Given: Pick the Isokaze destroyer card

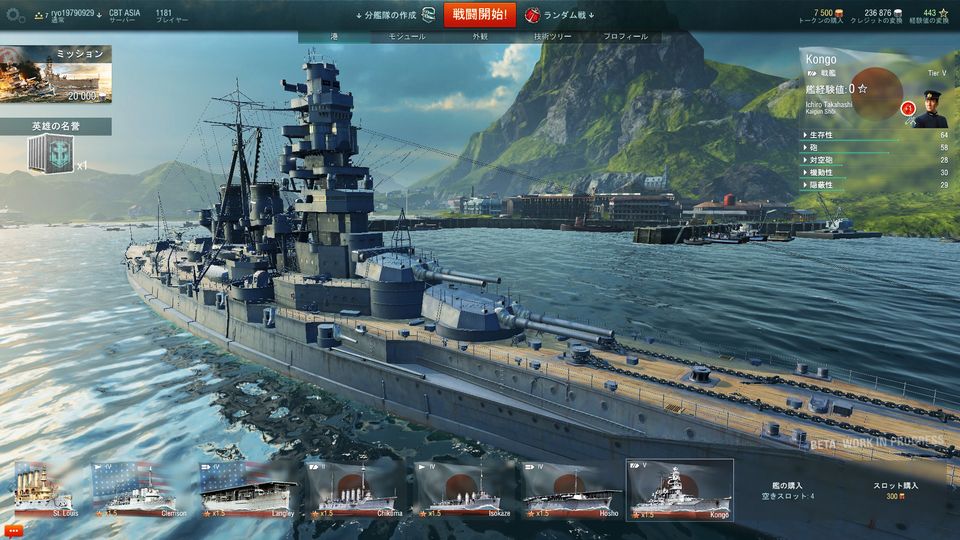Looking at the screenshot, I should pyautogui.click(x=463, y=490).
